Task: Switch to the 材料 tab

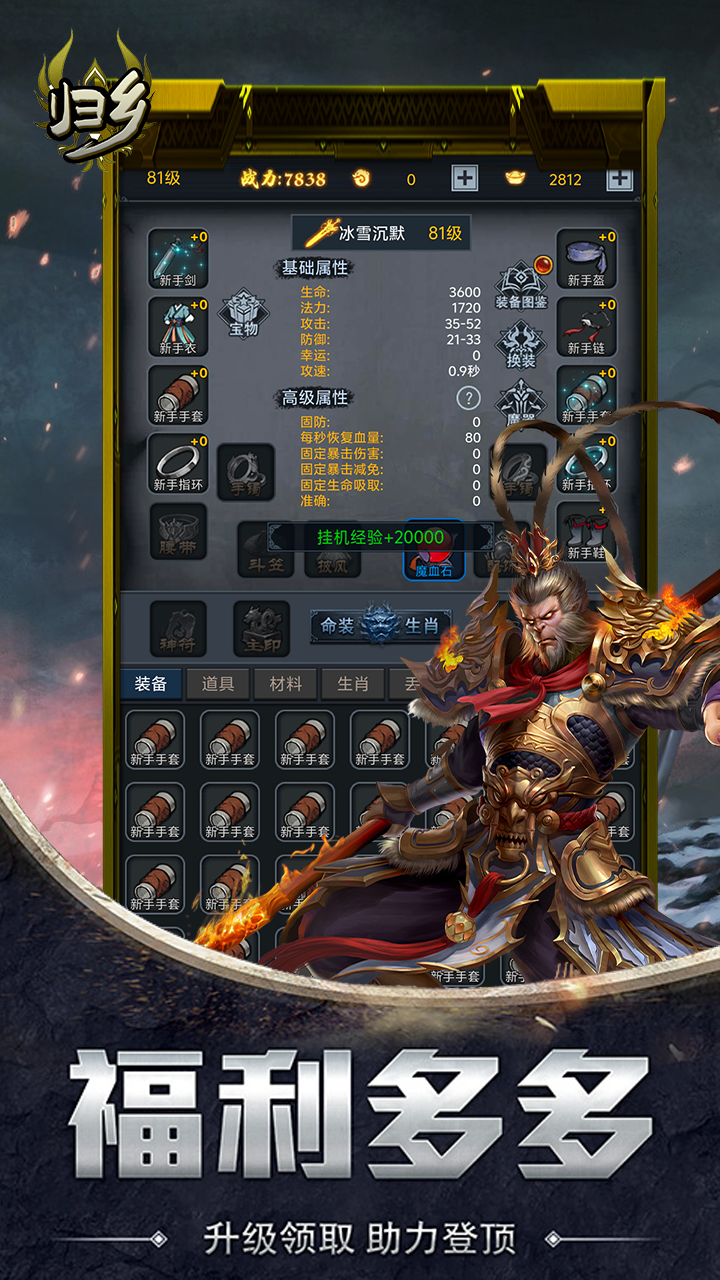Action: (285, 684)
